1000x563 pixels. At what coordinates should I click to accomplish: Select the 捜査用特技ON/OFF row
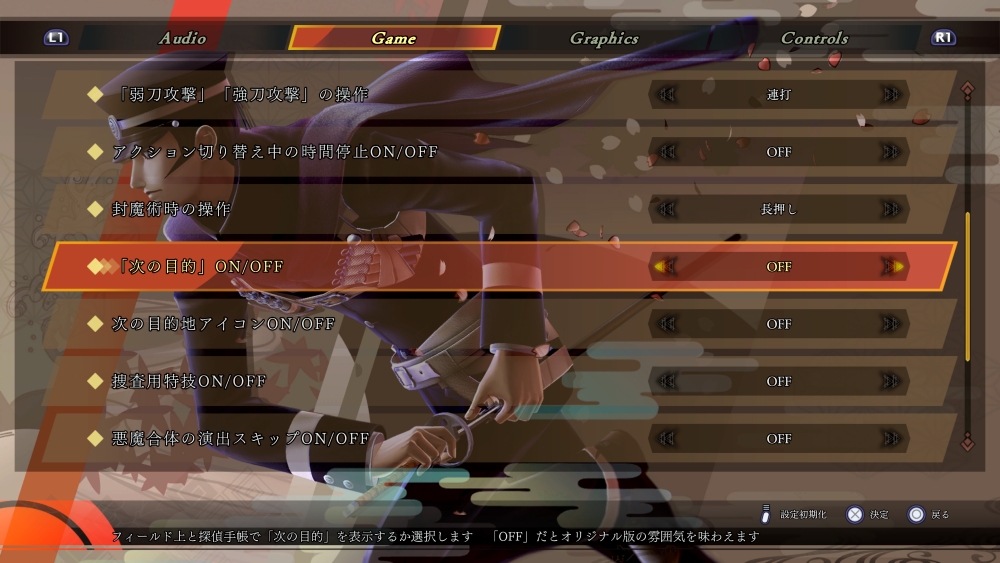[x=189, y=381]
